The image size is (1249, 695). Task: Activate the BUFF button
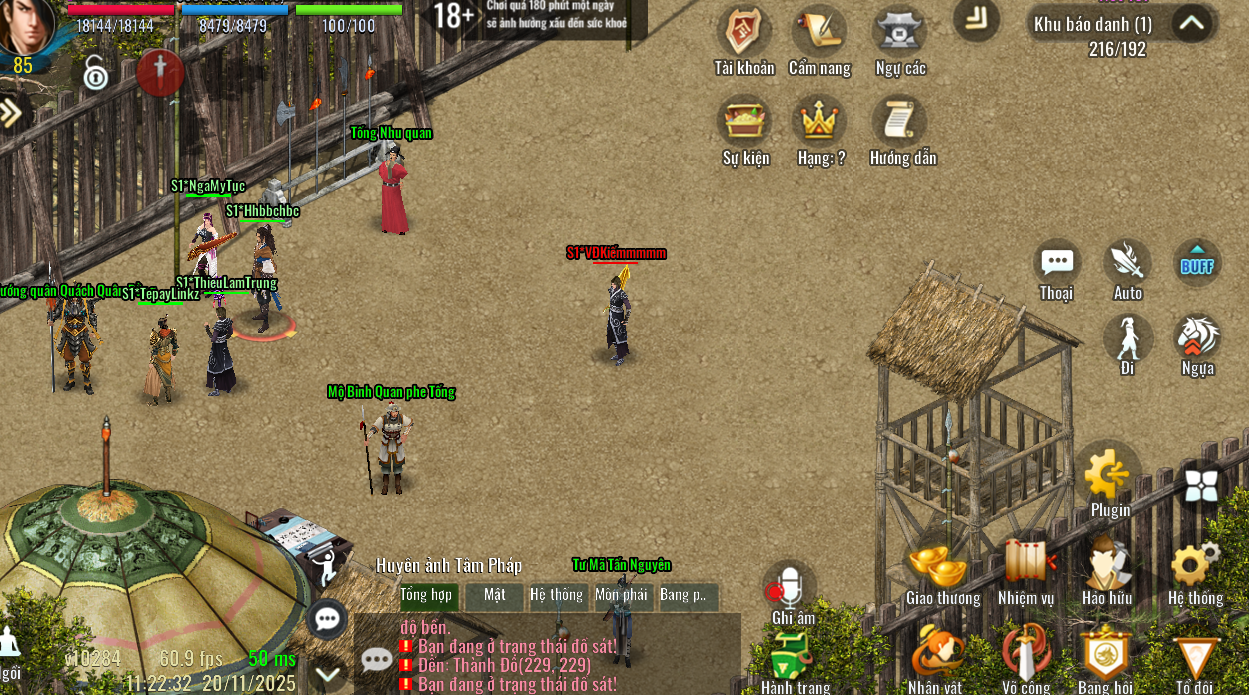1197,263
